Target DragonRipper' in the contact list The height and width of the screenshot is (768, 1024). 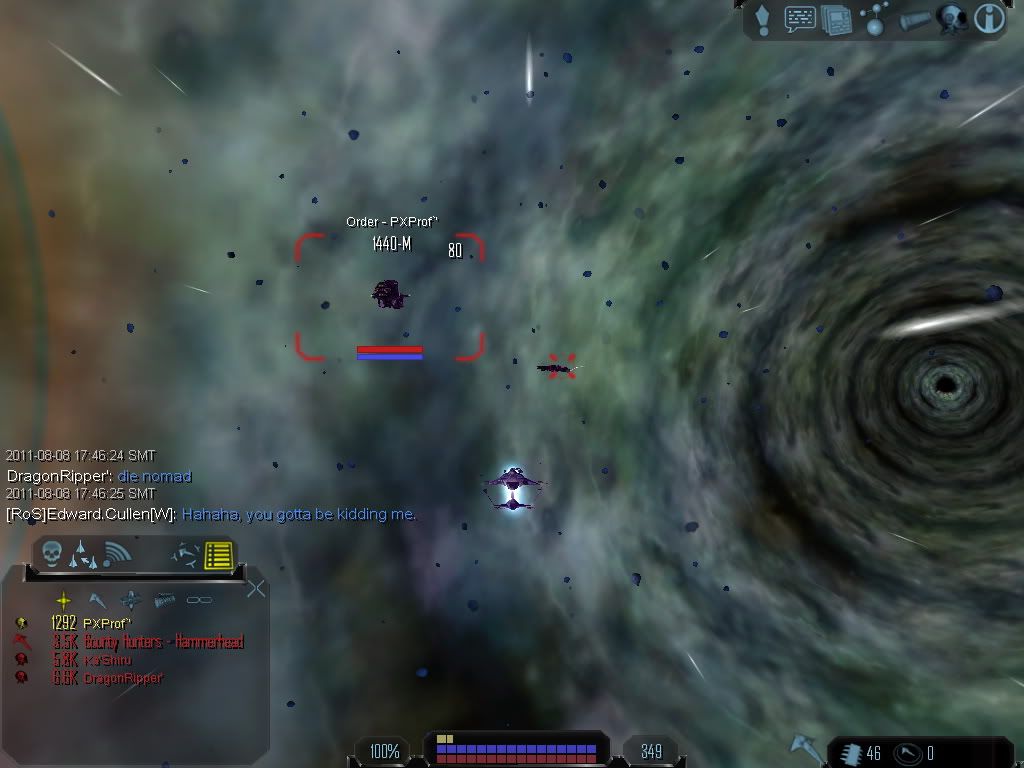(x=123, y=678)
